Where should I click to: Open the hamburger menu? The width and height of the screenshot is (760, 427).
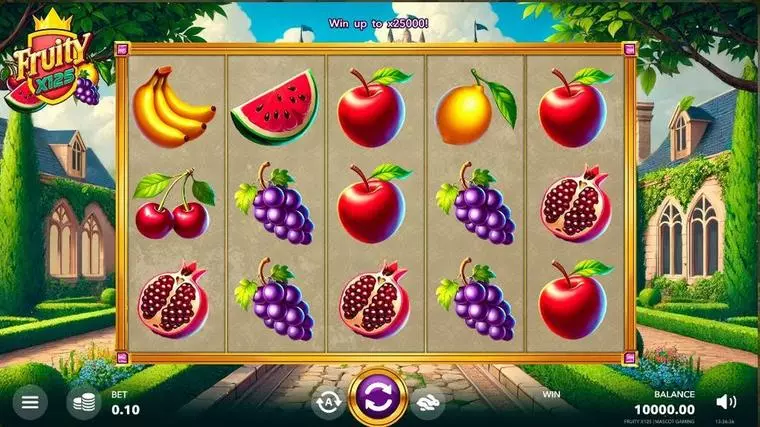pos(30,402)
